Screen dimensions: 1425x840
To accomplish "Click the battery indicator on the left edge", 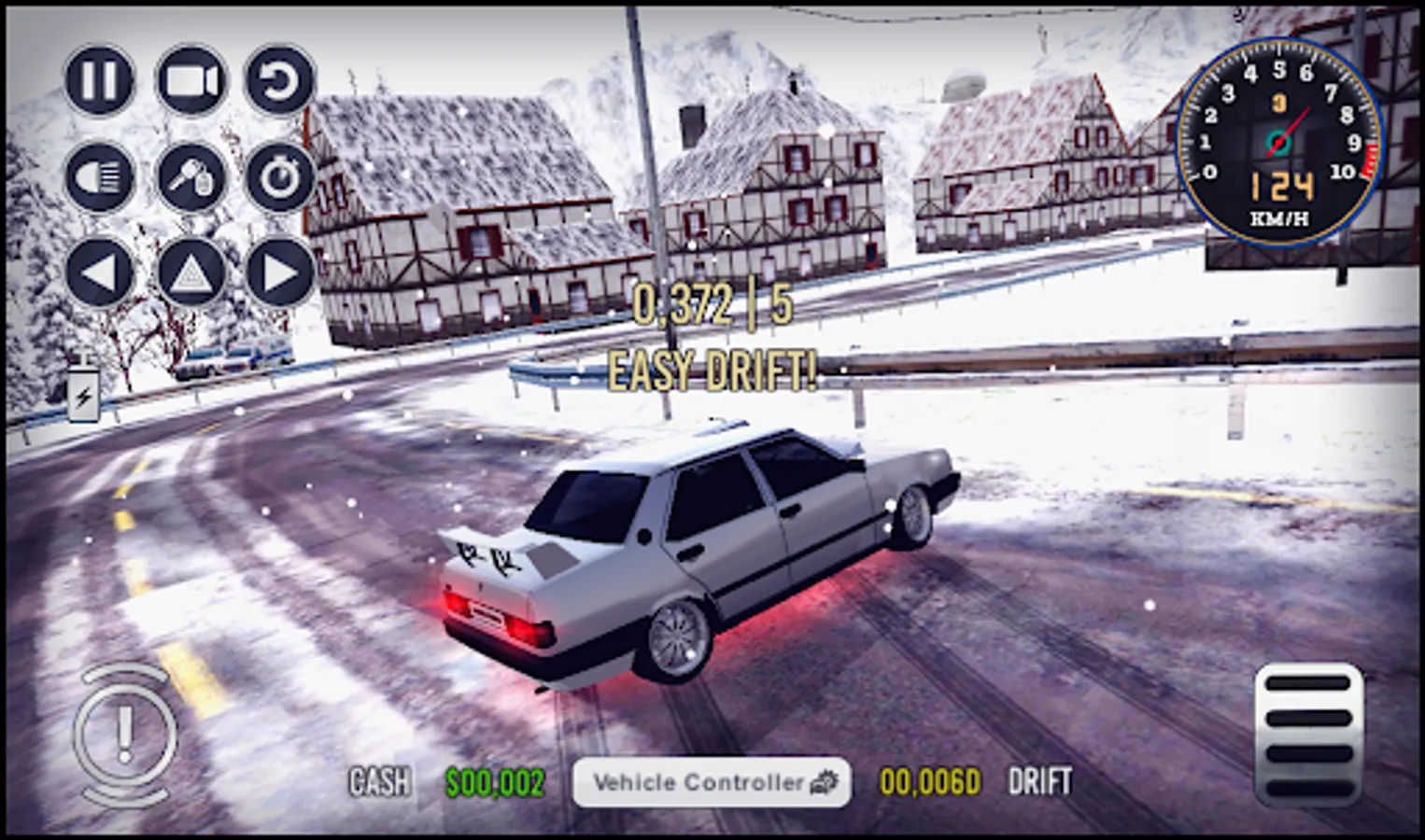I will (x=82, y=393).
